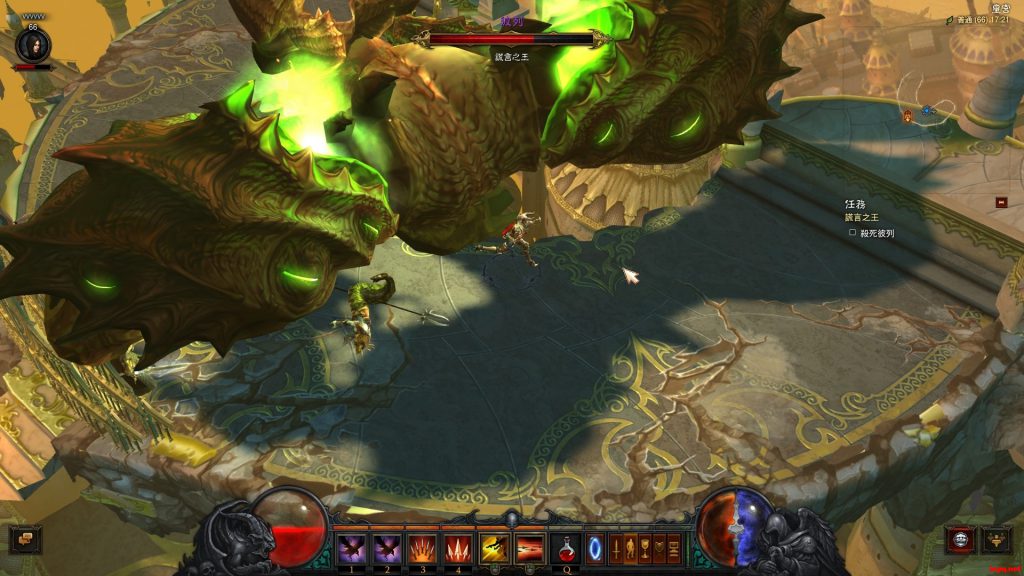The height and width of the screenshot is (576, 1024).
Task: Open the chat speech bubble button
Action: click(25, 539)
